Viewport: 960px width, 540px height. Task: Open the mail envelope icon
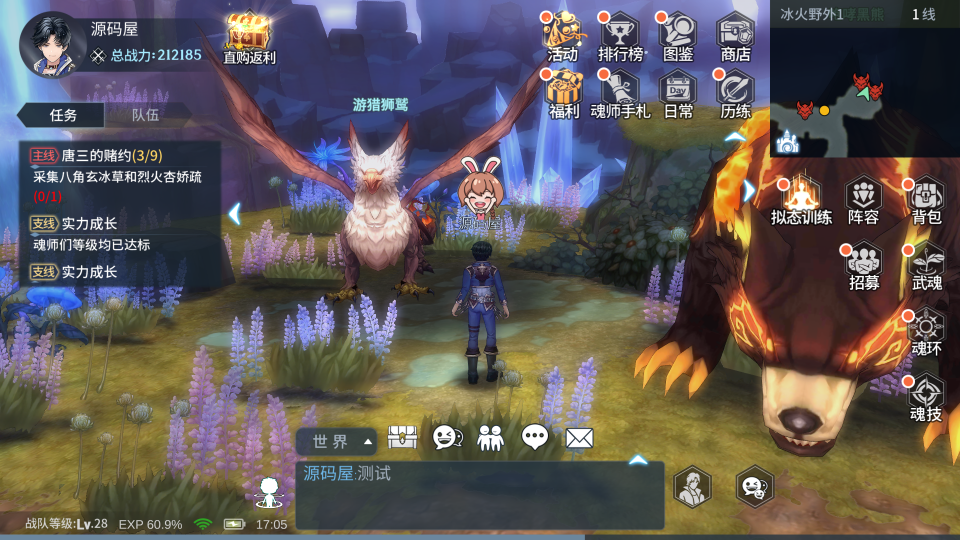tap(580, 437)
